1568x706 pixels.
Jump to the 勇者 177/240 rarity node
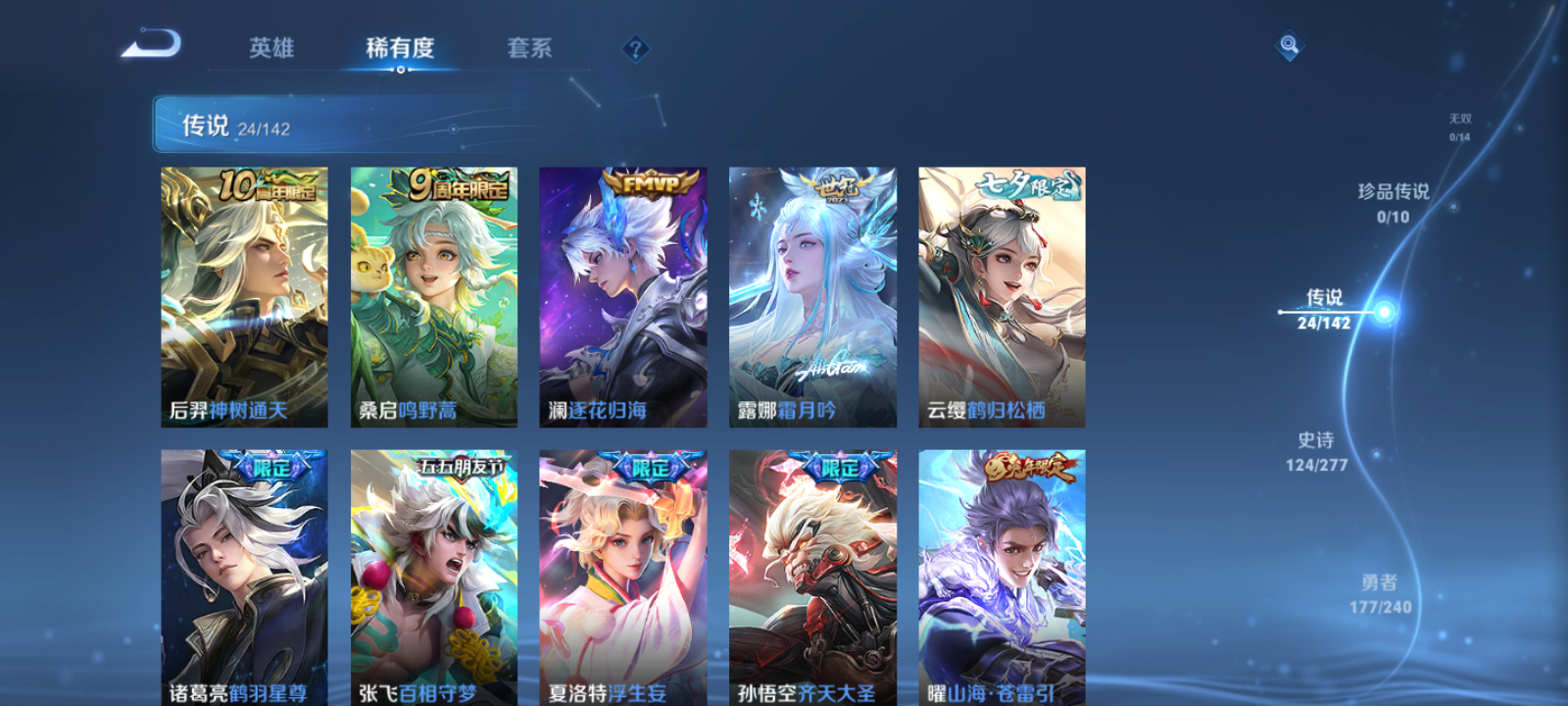pos(1380,592)
